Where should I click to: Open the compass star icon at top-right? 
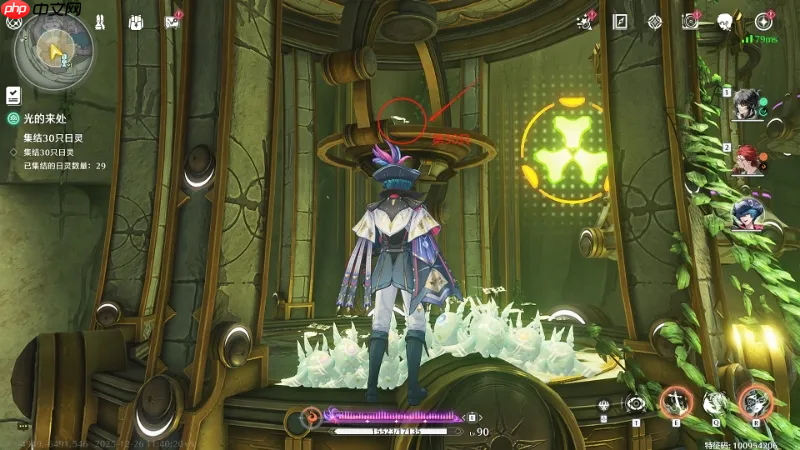(x=764, y=21)
